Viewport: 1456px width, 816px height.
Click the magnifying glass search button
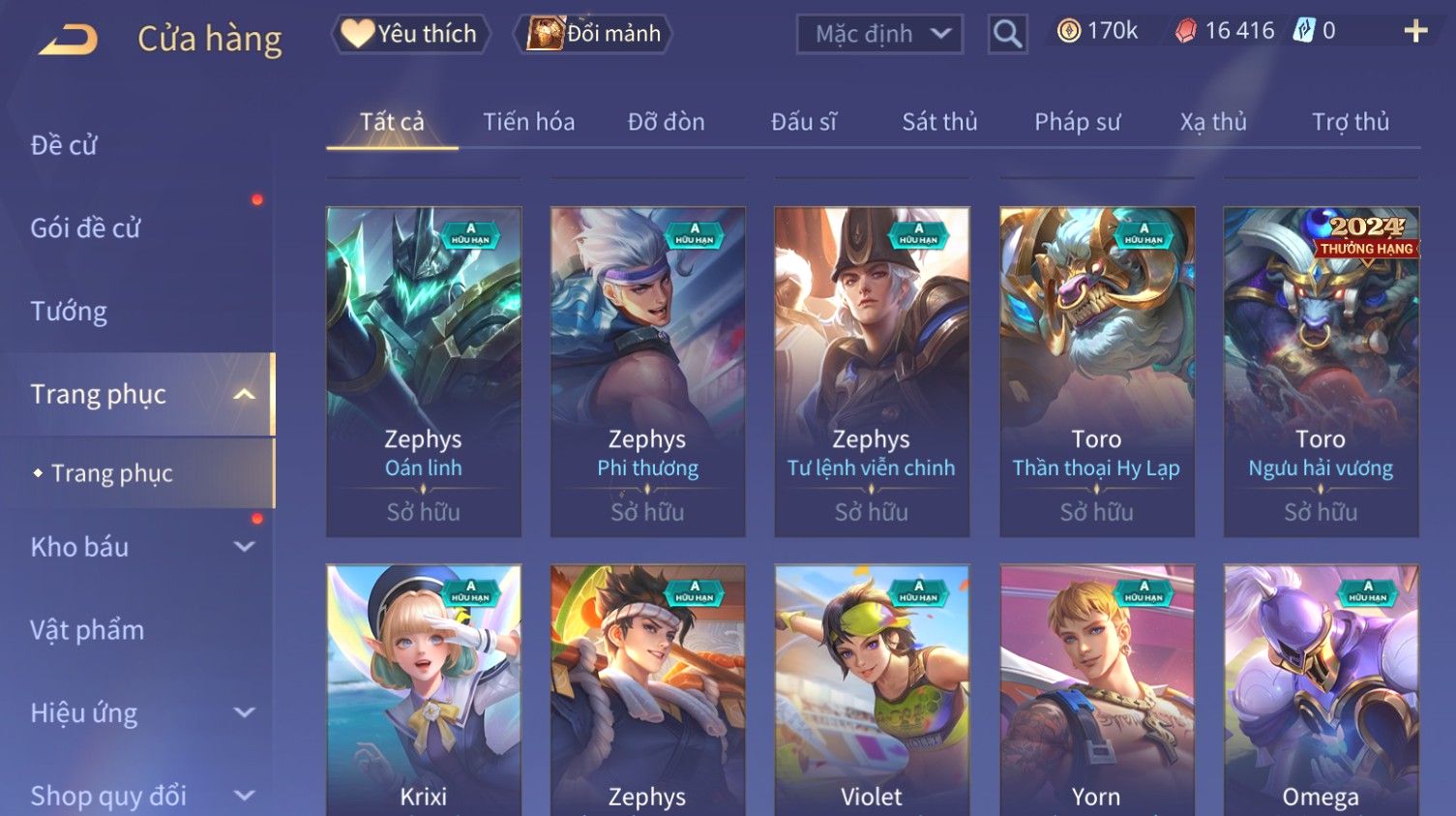[1007, 34]
